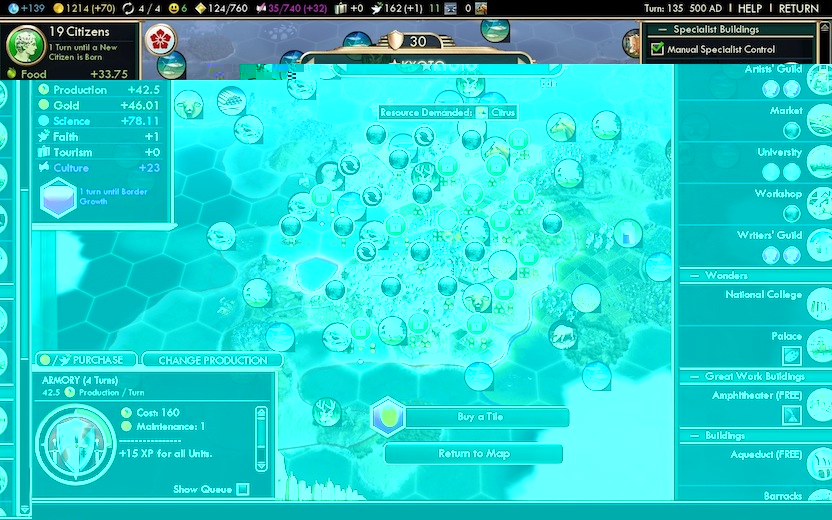Assign the Market specialist slot
Screen dimensions: 832x520
pos(791,129)
